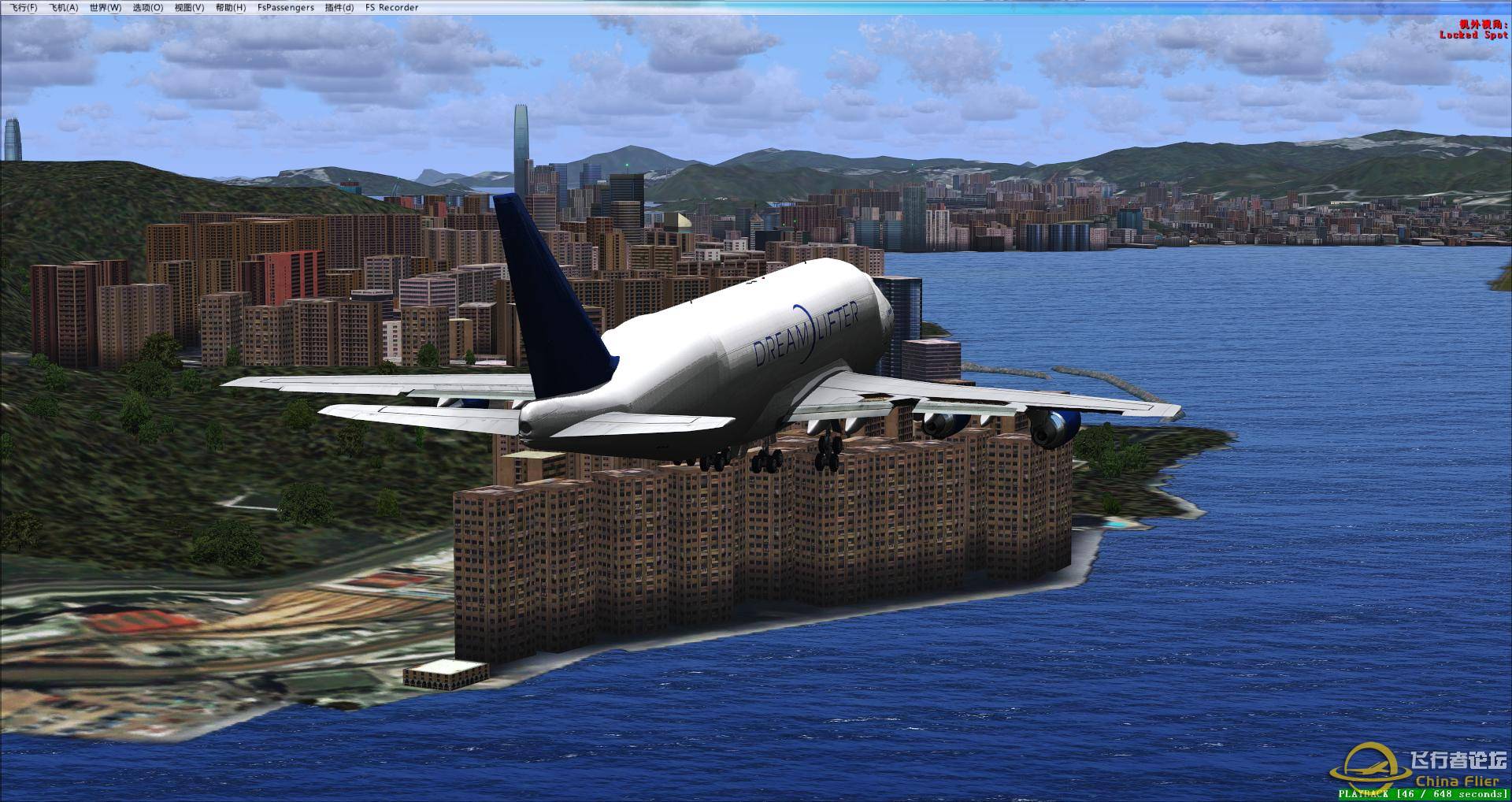Open the FS Recorder menu
Screen dimensions: 1512x802
click(391, 7)
